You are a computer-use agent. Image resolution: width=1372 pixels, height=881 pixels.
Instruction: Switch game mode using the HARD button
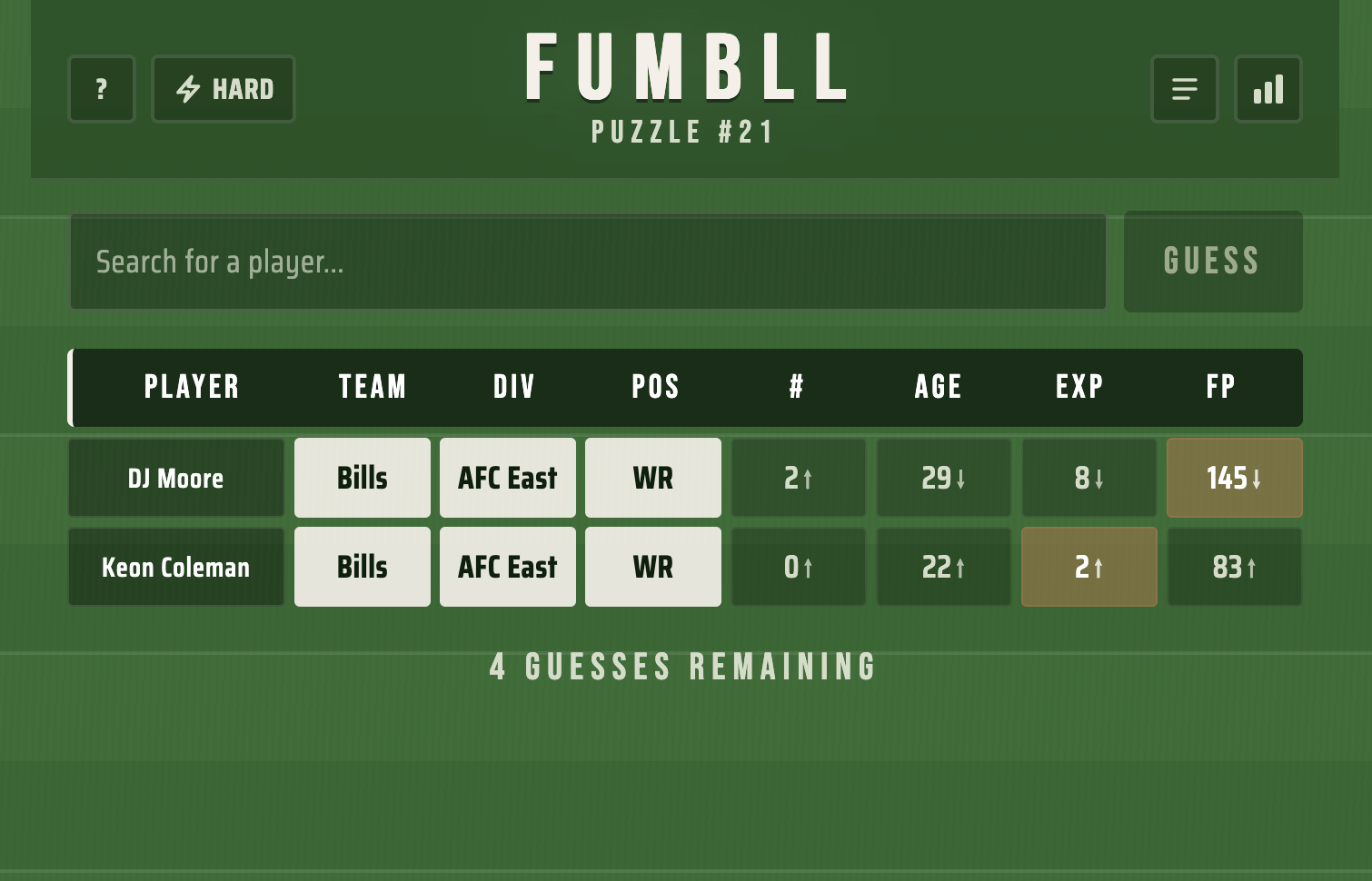pos(224,89)
